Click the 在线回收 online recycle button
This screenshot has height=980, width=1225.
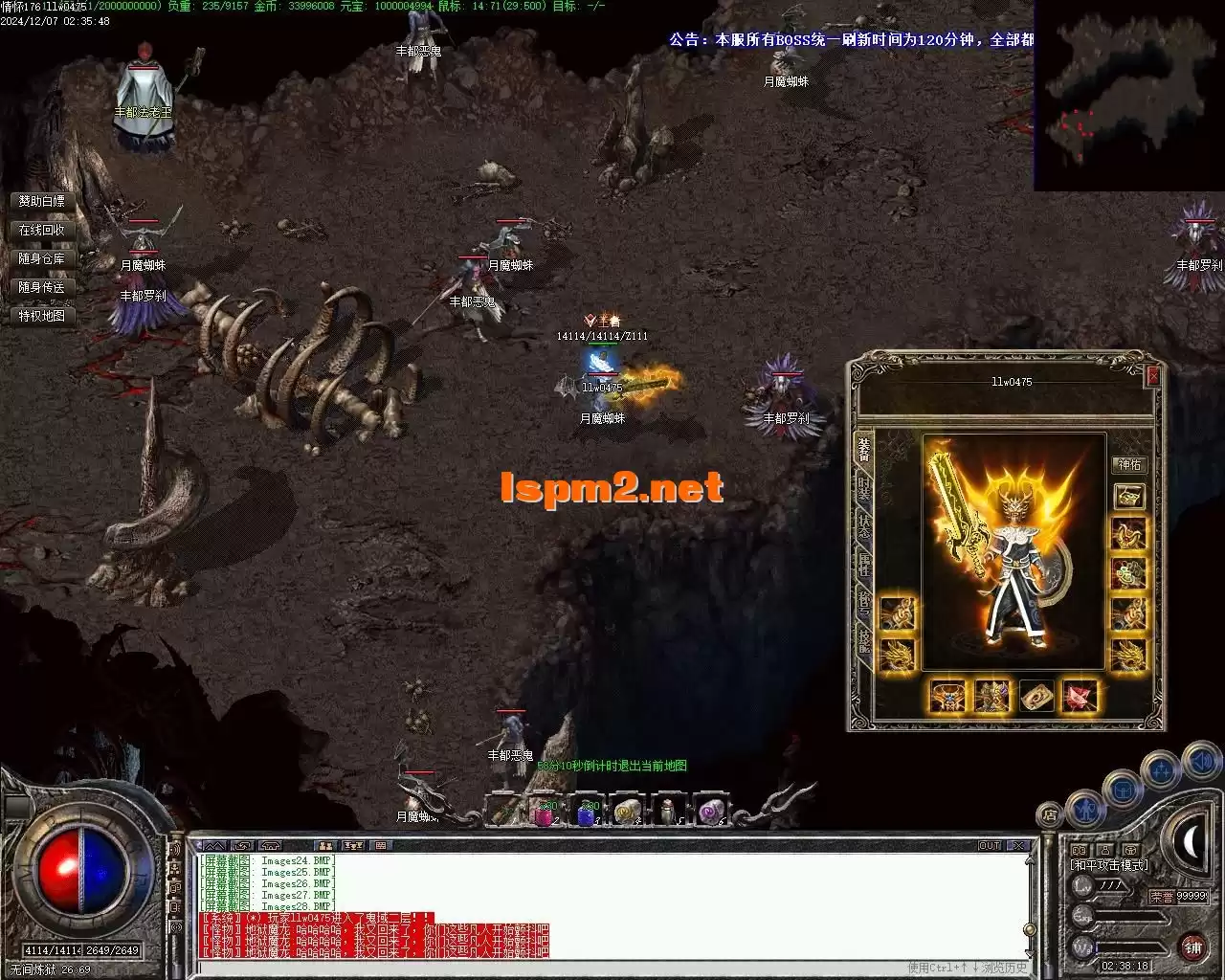(x=42, y=230)
